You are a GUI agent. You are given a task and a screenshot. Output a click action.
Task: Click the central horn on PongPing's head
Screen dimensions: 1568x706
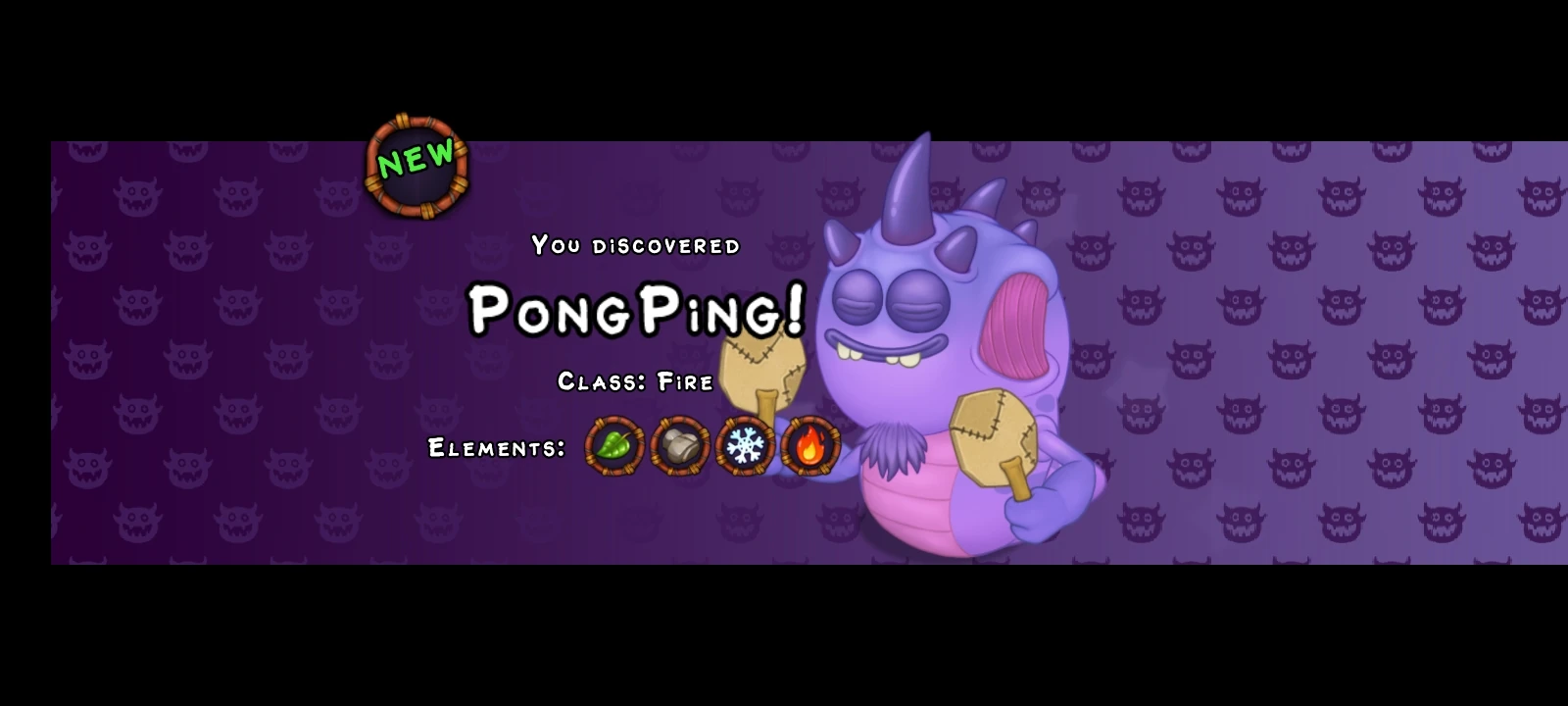point(906,191)
